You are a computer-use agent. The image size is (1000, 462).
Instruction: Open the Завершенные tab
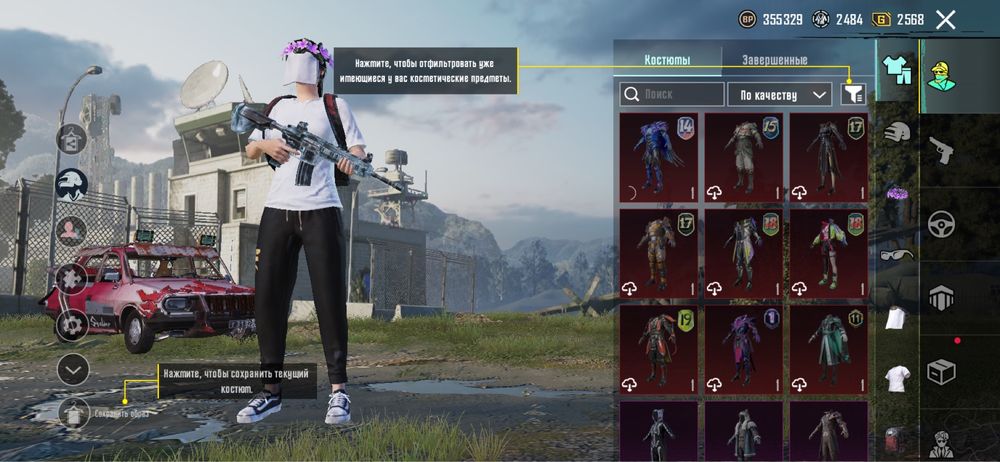click(774, 60)
